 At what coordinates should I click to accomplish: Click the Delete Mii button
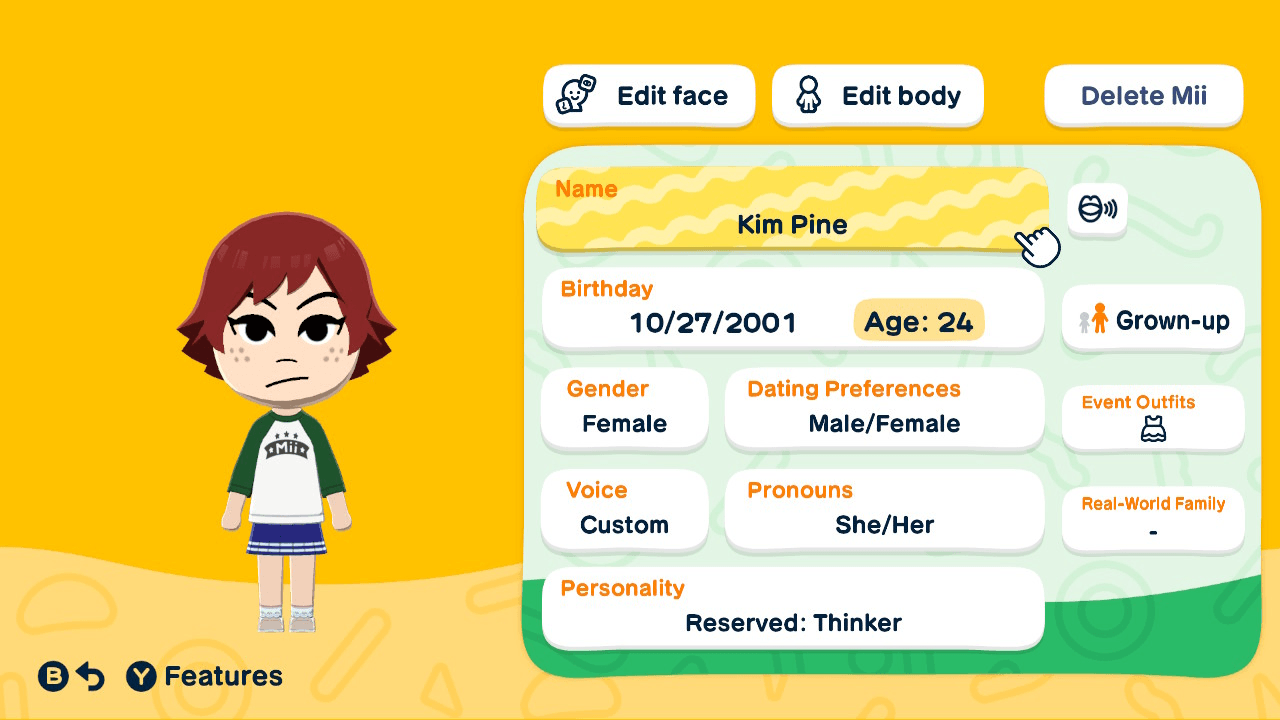[x=1143, y=95]
